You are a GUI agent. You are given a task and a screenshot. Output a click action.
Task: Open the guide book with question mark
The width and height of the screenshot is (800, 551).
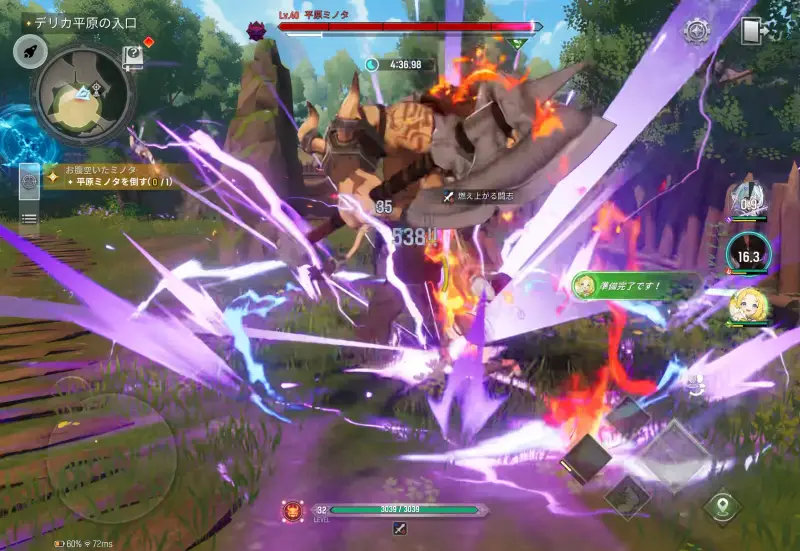click(x=132, y=57)
